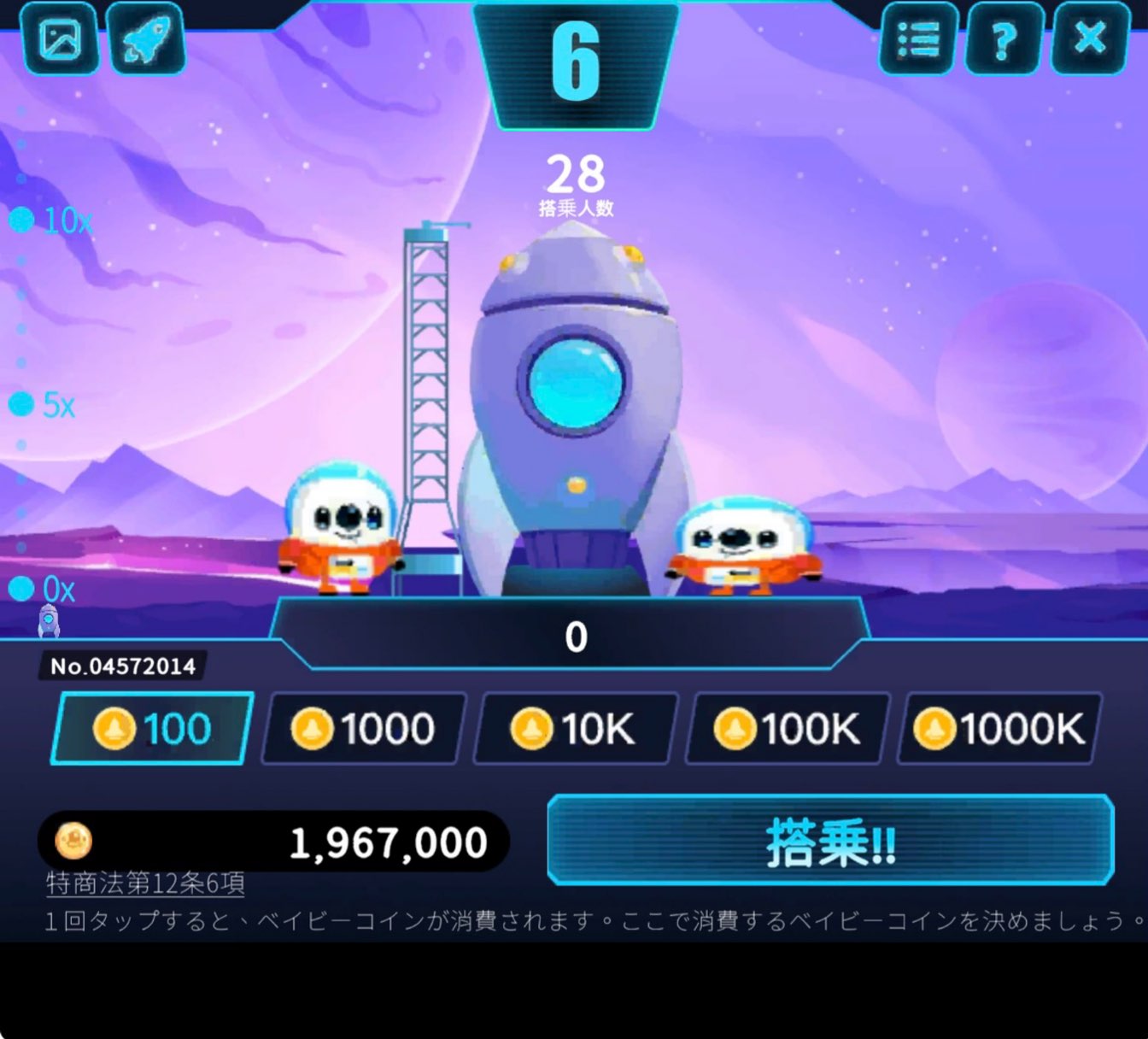Choose the 1000K coin bet
Viewport: 1148px width, 1039px height.
[x=999, y=729]
